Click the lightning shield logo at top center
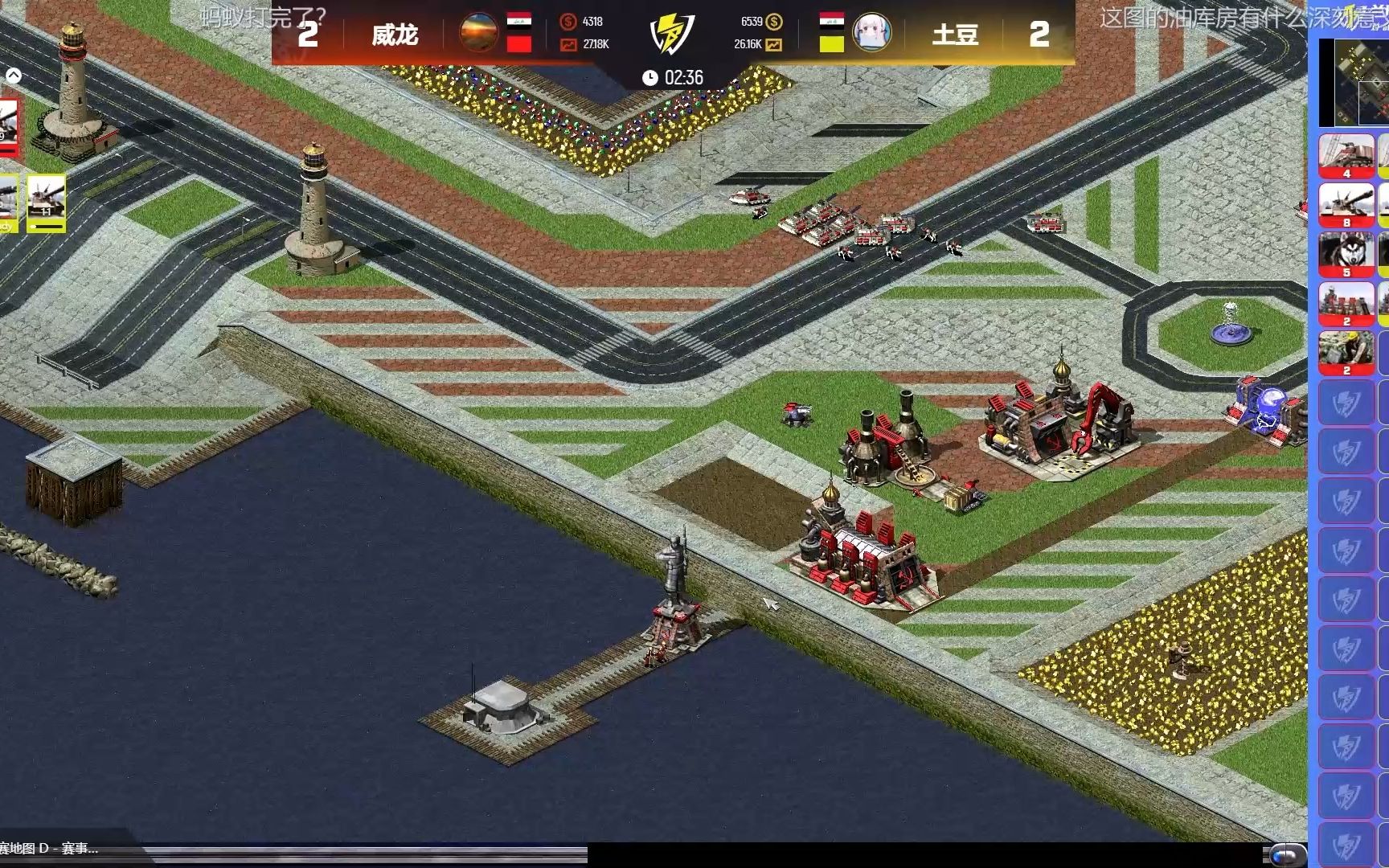The width and height of the screenshot is (1389, 868). (670, 34)
